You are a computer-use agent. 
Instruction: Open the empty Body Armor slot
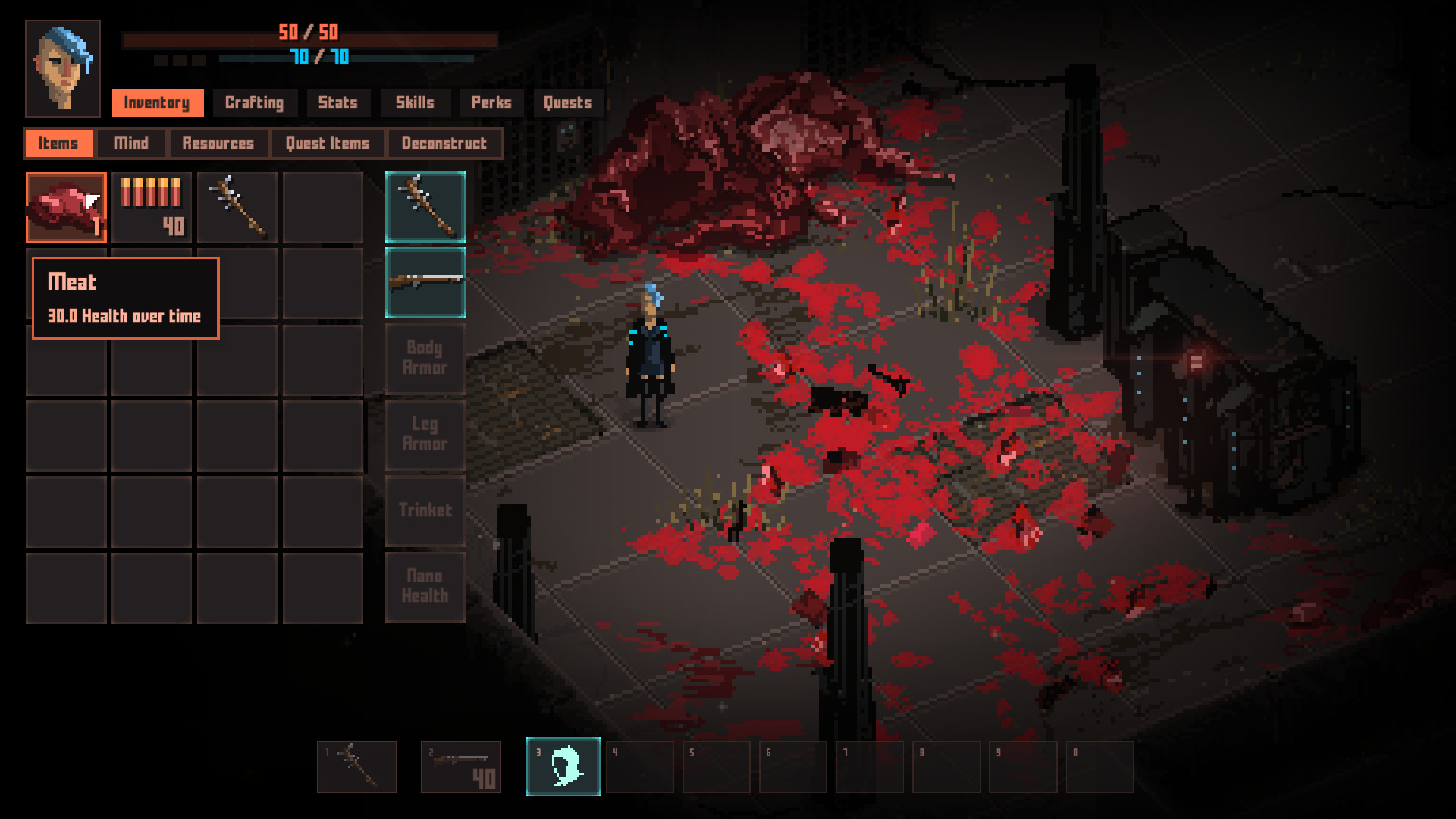pos(425,359)
